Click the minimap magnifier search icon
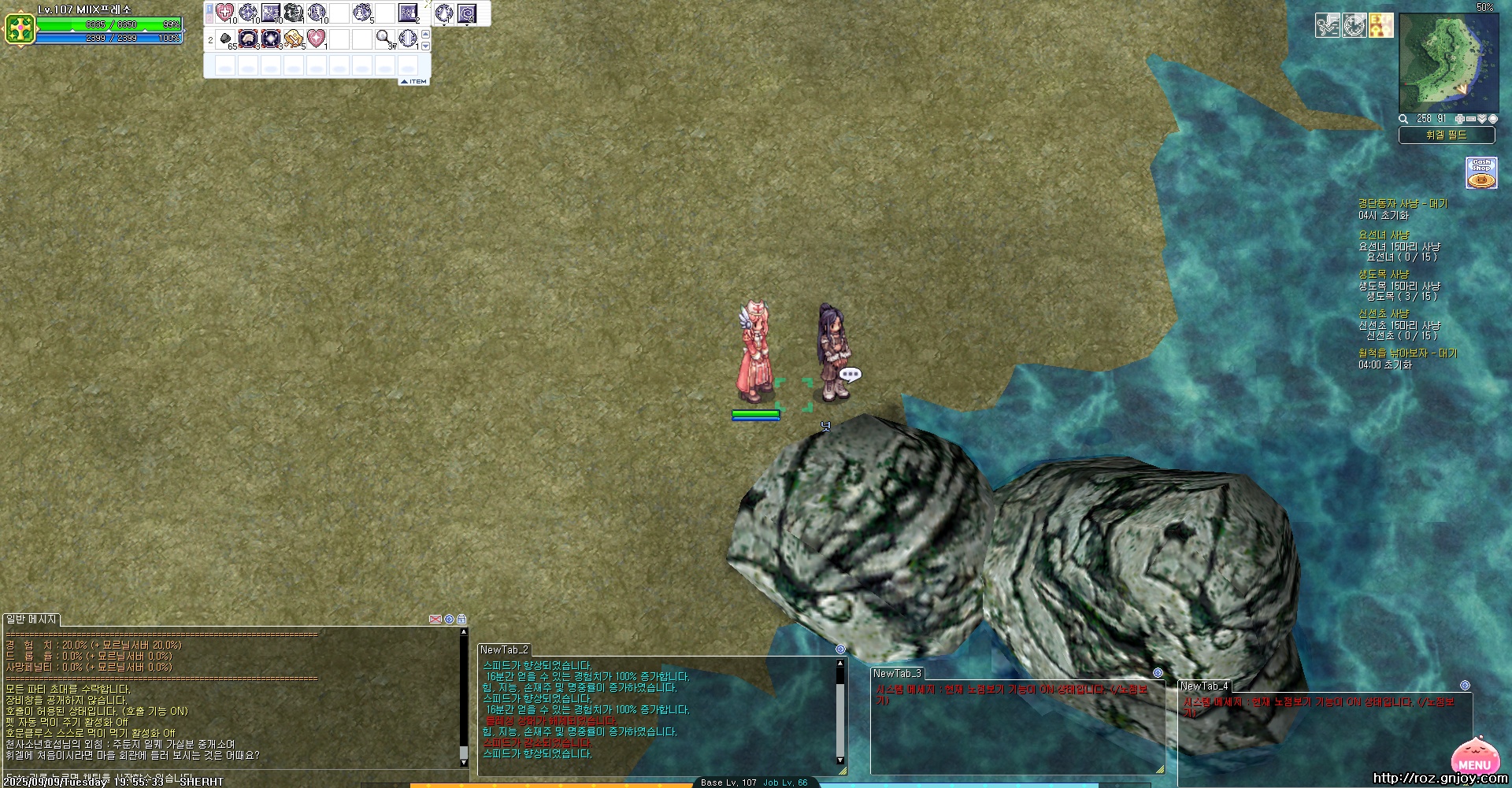 point(1403,119)
